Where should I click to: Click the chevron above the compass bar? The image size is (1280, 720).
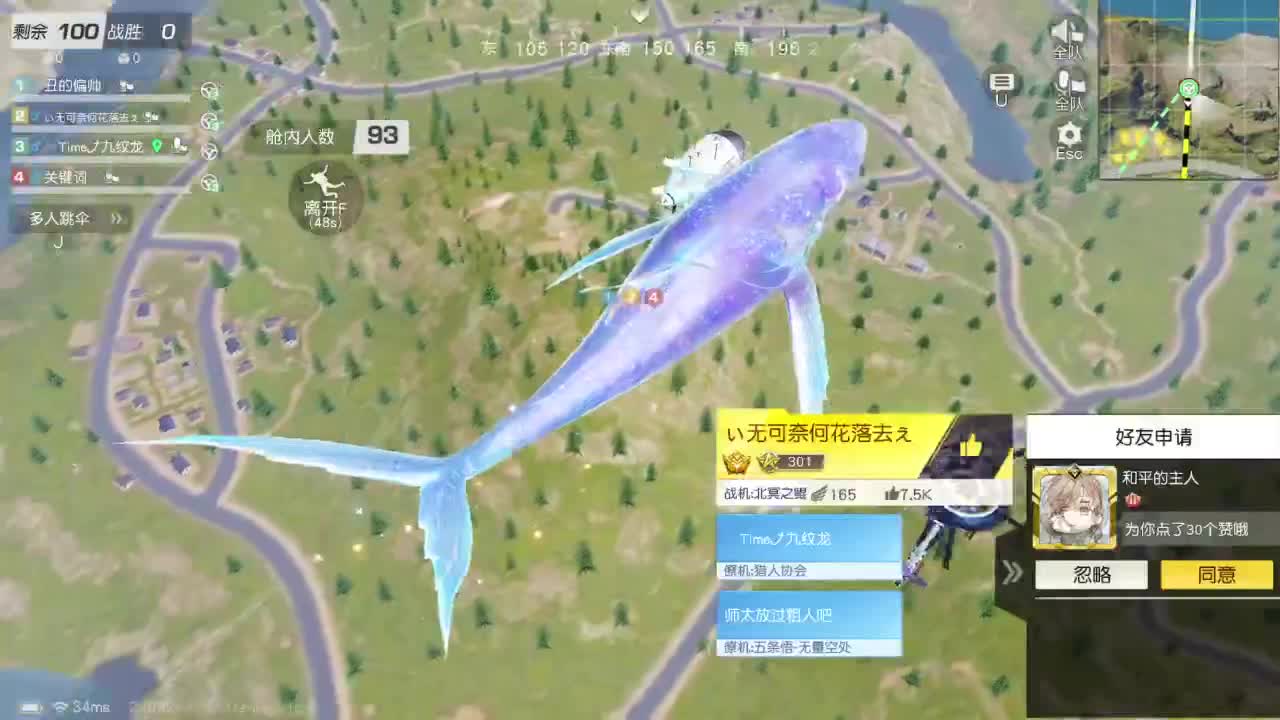638,14
